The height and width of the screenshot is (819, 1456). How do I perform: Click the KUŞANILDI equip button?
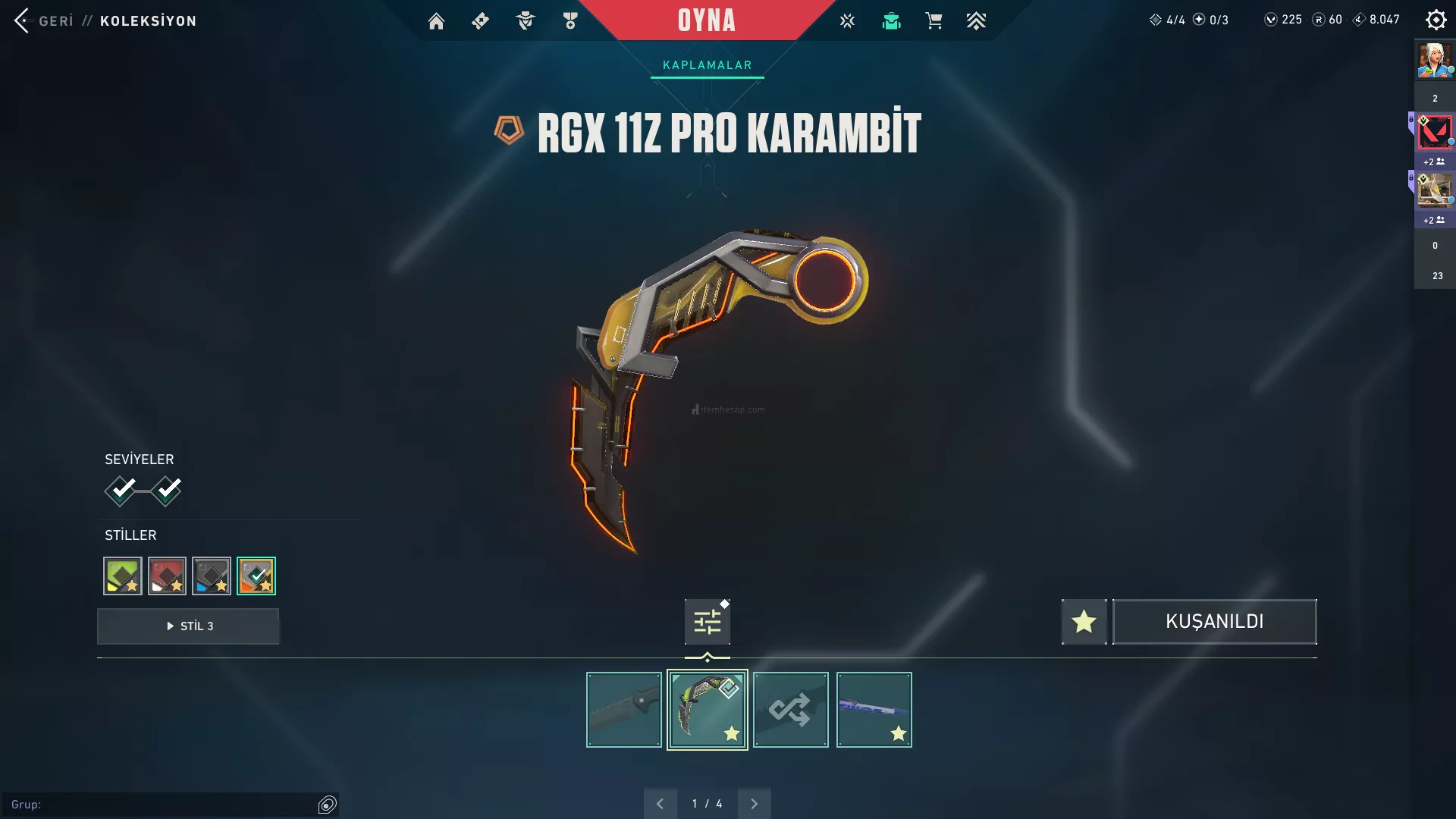(1214, 622)
